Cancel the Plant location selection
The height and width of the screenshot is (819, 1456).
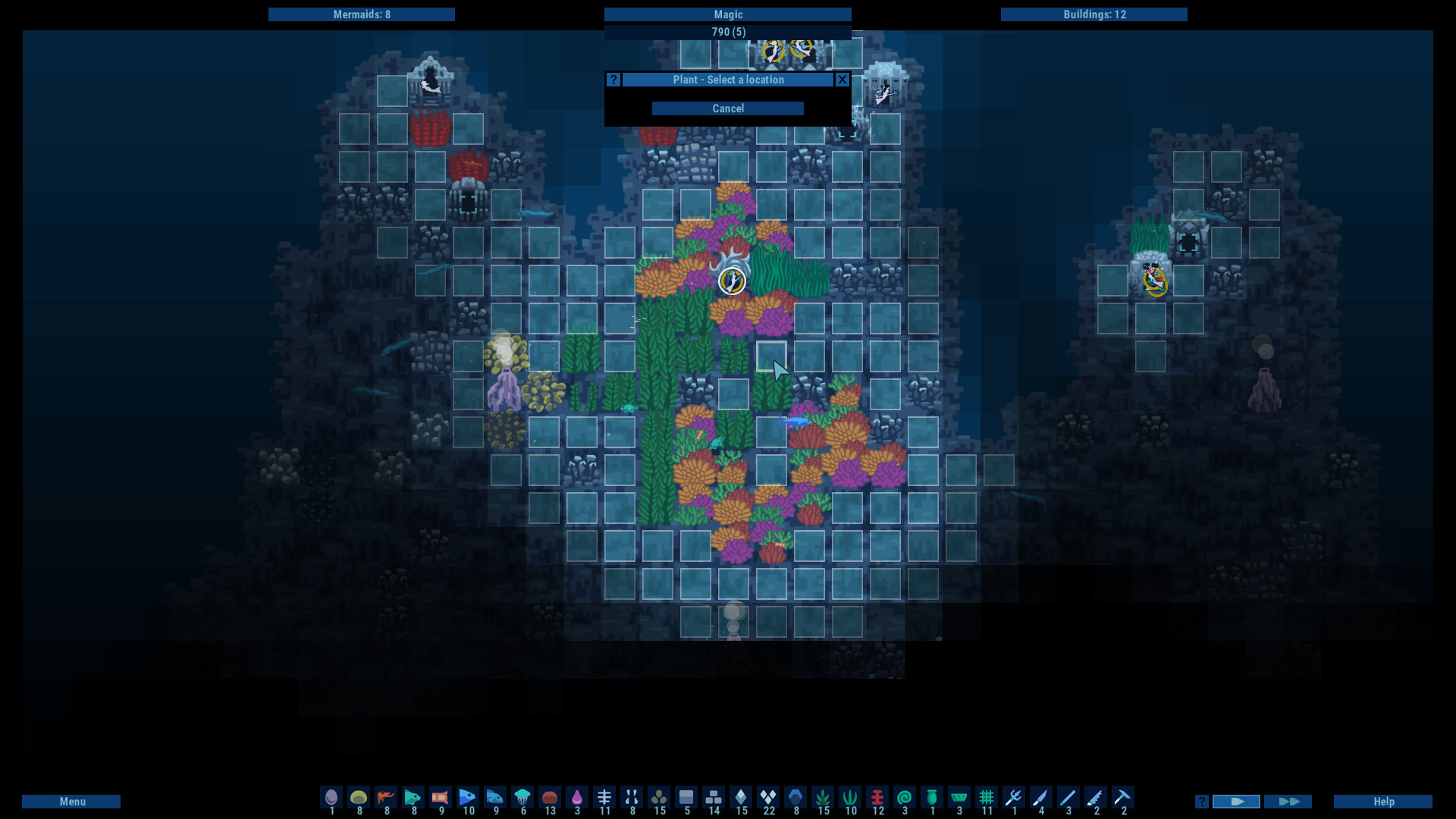tap(727, 108)
